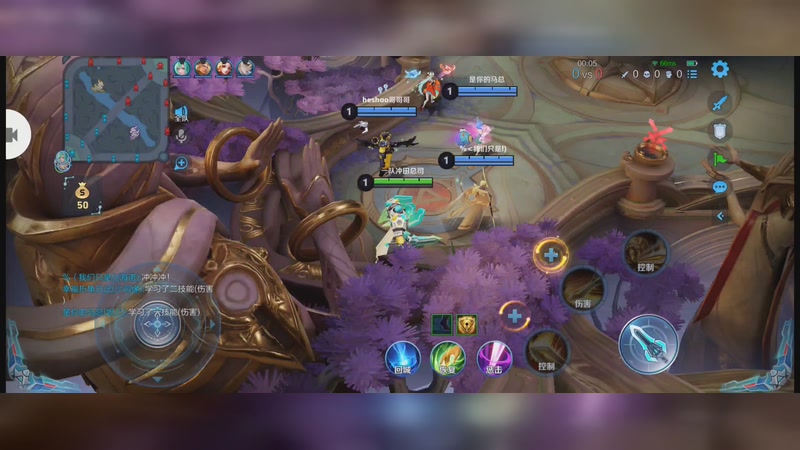The image size is (800, 450).
Task: Send the sword attack signal
Action: pyautogui.click(x=719, y=102)
